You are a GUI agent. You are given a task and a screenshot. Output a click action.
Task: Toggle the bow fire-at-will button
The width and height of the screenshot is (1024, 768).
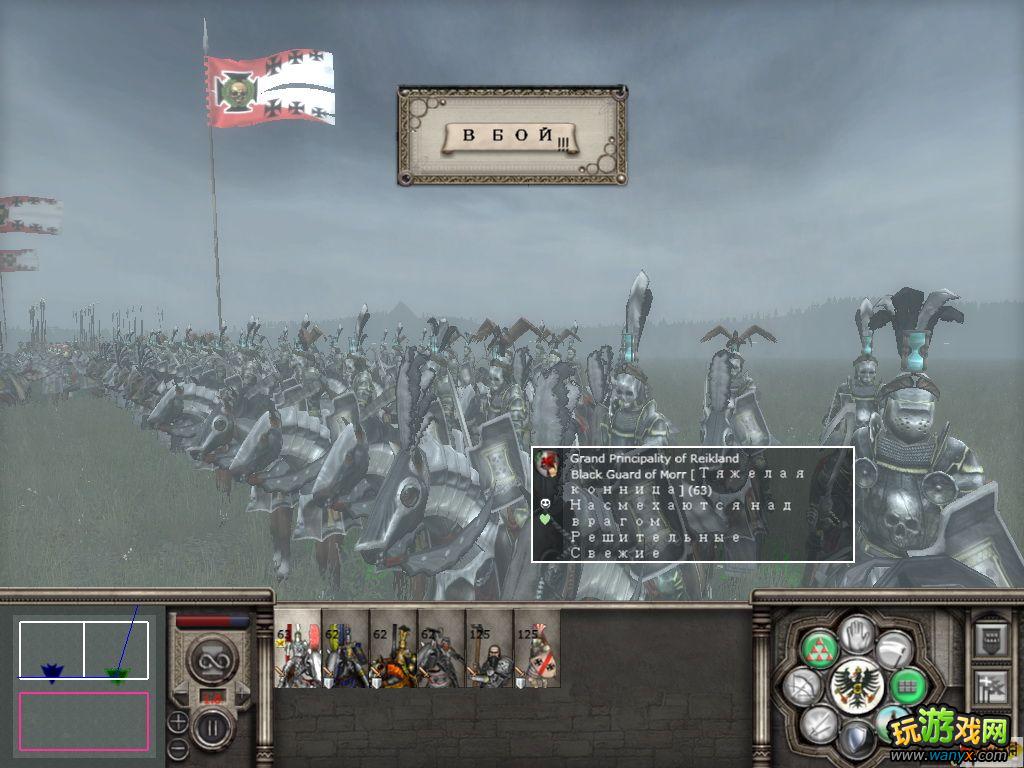tap(802, 686)
